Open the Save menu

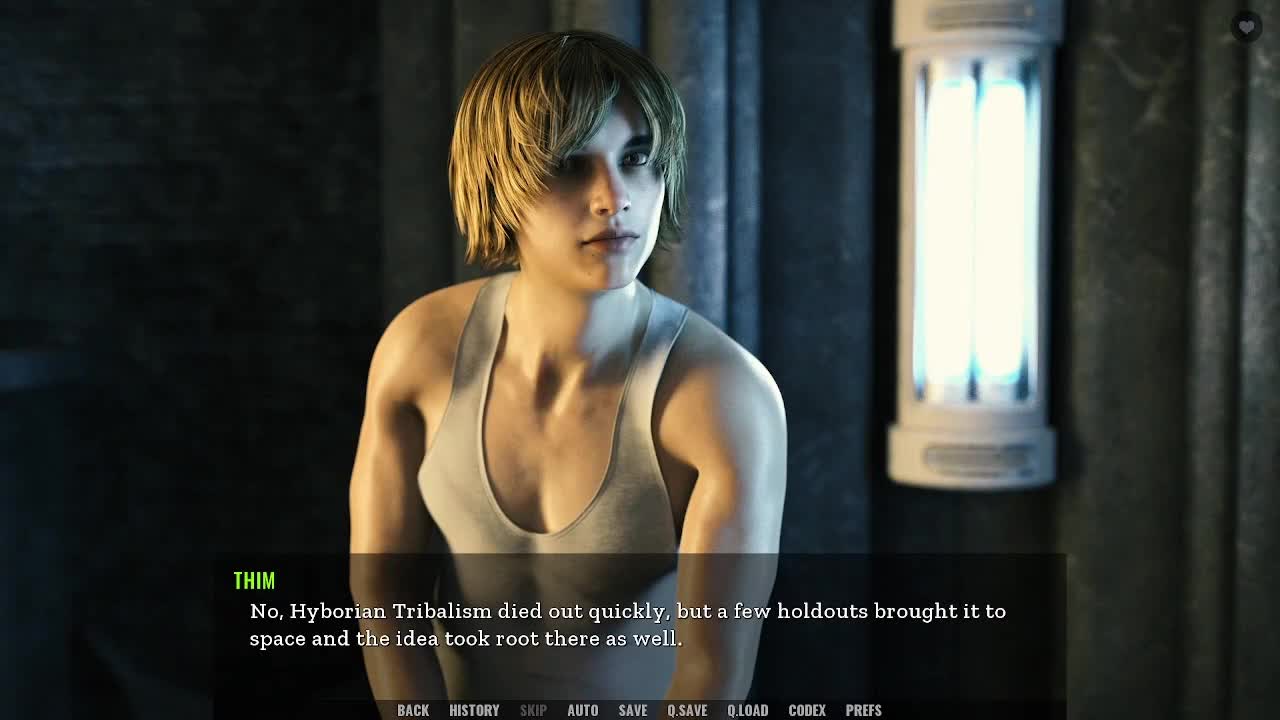click(632, 710)
